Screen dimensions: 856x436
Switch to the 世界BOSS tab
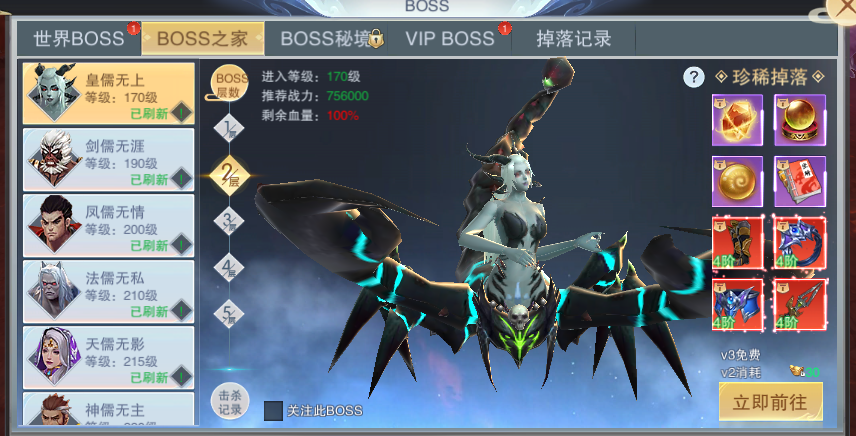[79, 39]
